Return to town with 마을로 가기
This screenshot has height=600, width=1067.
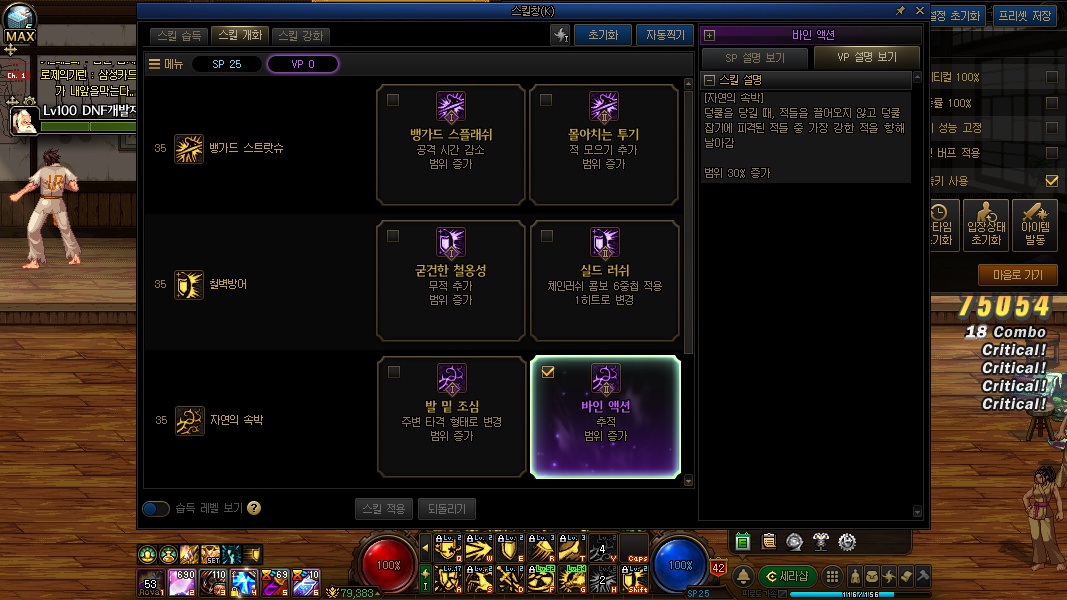coord(1017,274)
